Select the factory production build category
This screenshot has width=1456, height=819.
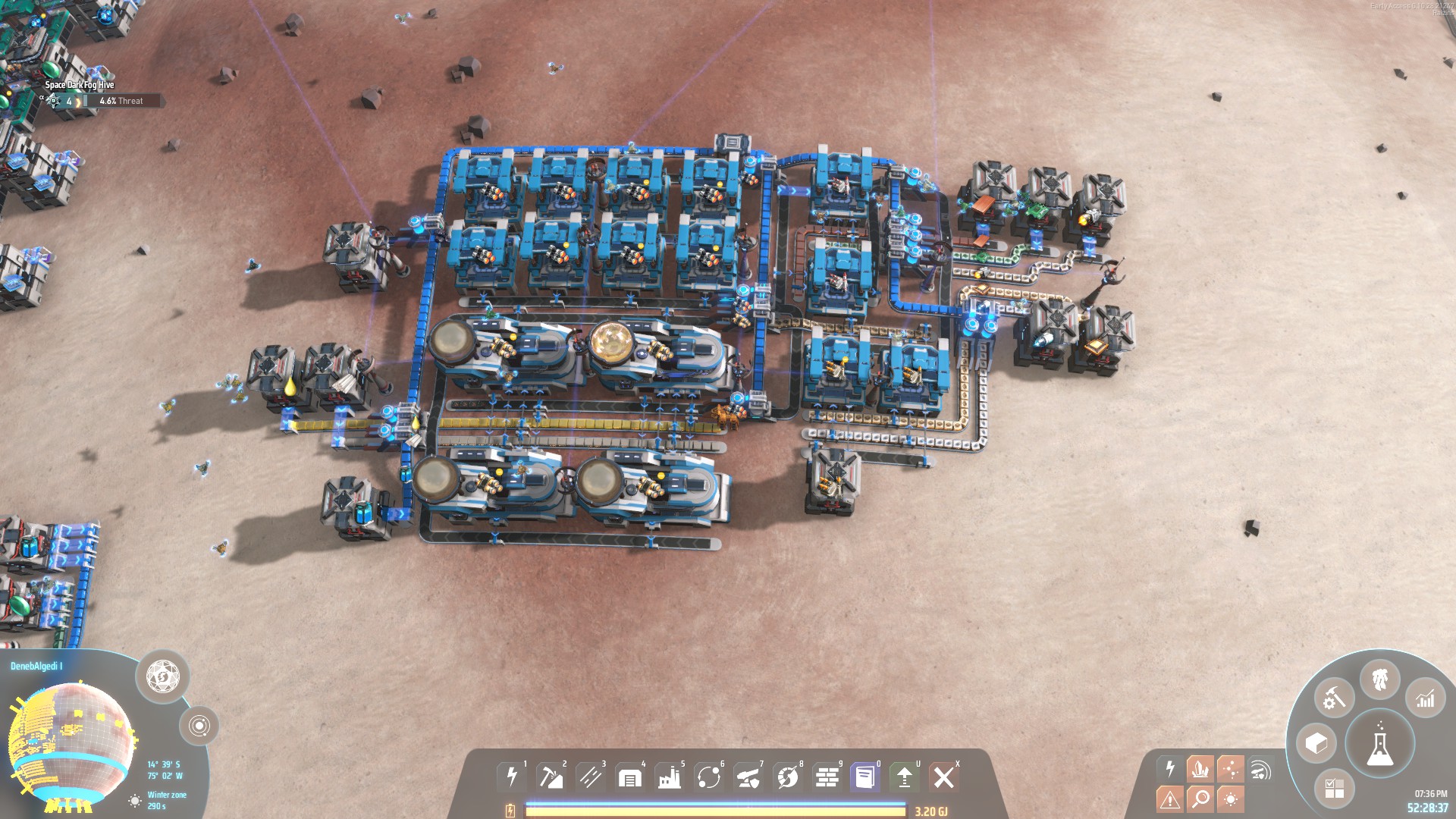pyautogui.click(x=670, y=777)
